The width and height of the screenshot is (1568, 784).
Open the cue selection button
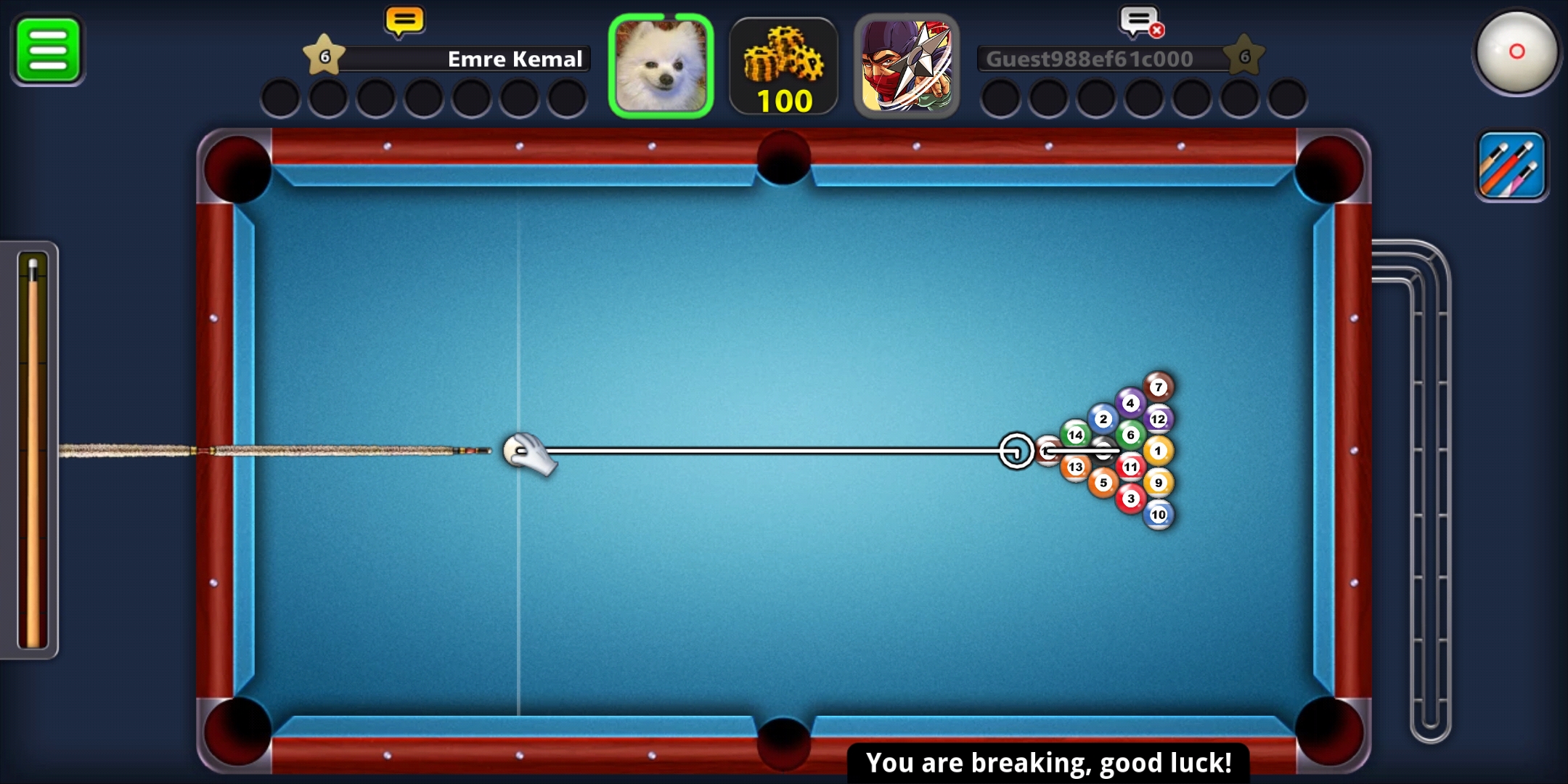(1512, 166)
